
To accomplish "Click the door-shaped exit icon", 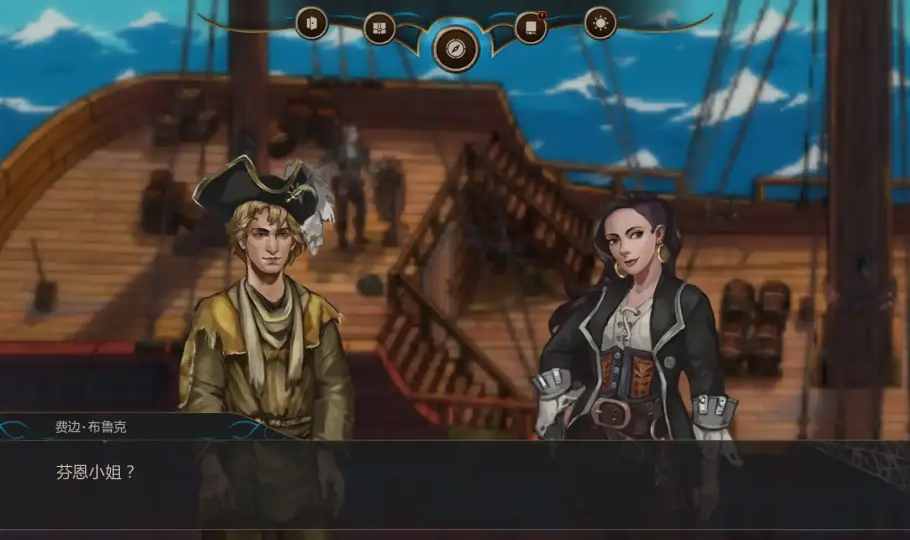I will (311, 23).
